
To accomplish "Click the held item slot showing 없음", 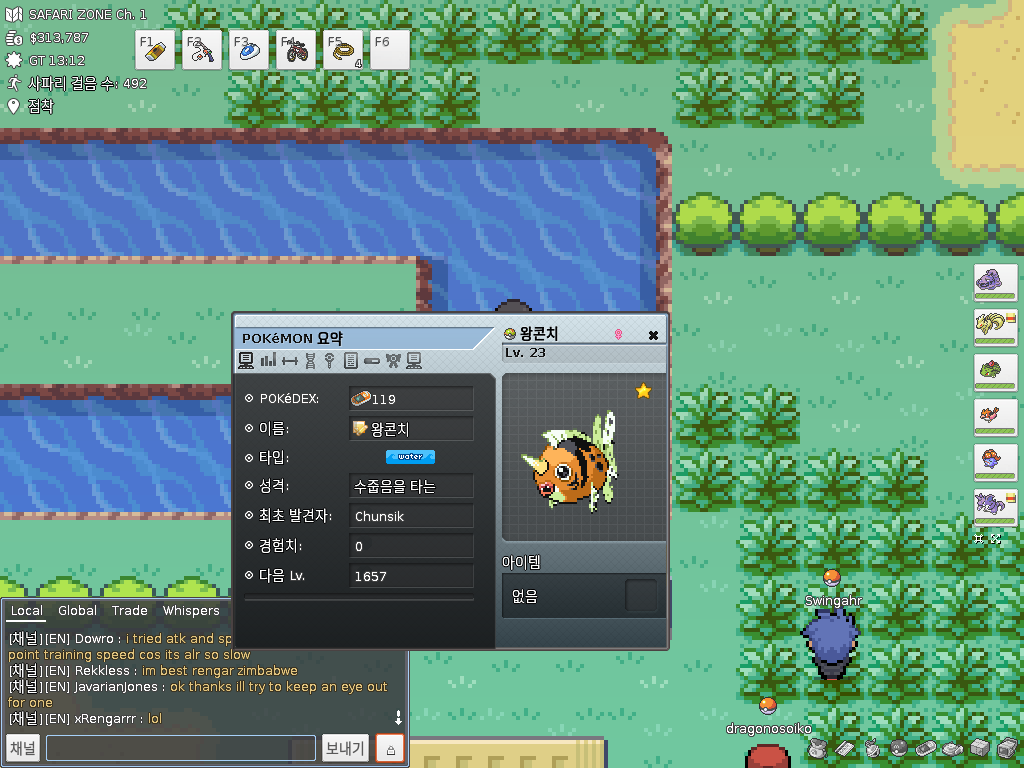I will (x=641, y=596).
